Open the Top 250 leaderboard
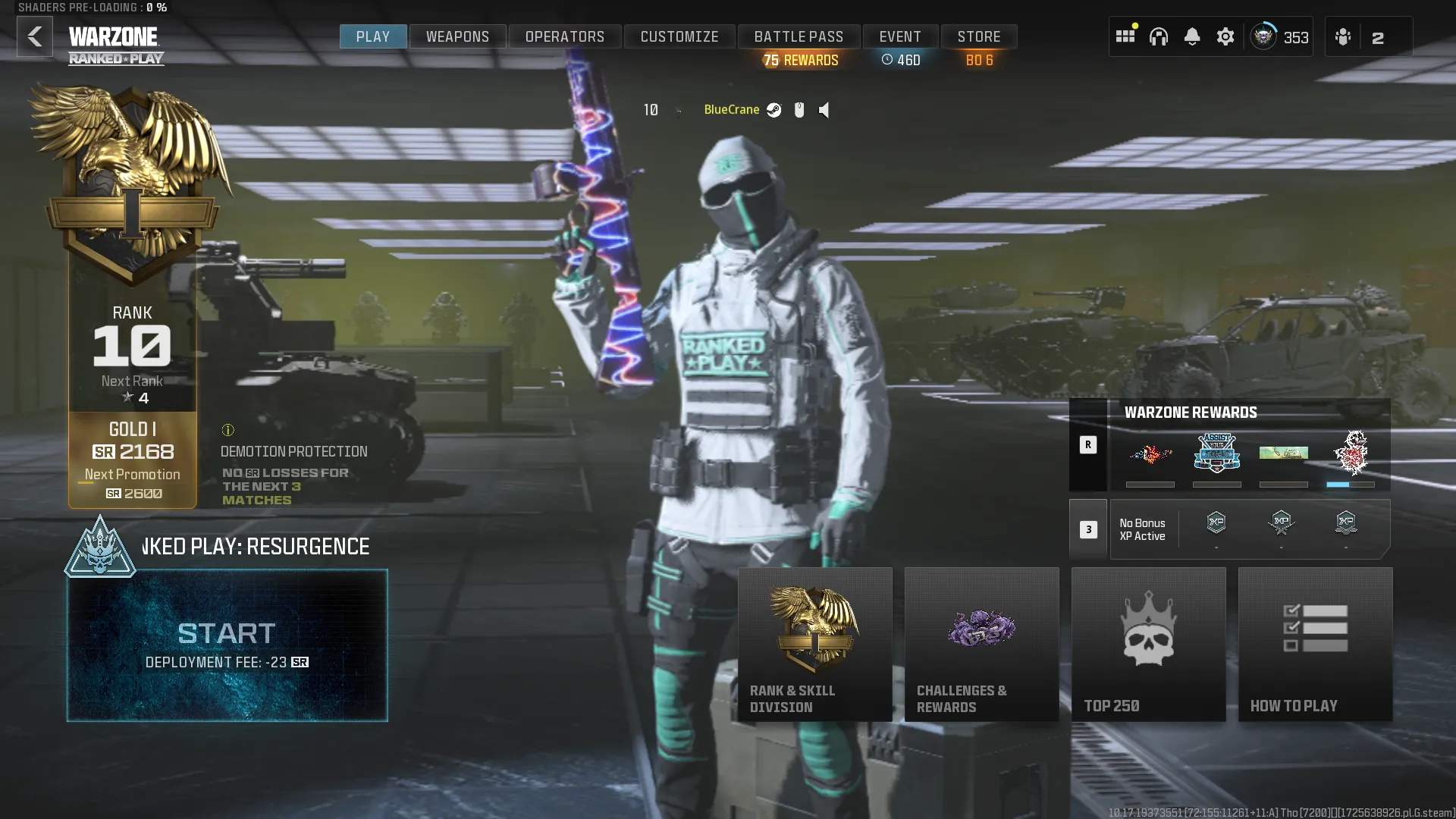This screenshot has height=819, width=1456. (x=1148, y=645)
